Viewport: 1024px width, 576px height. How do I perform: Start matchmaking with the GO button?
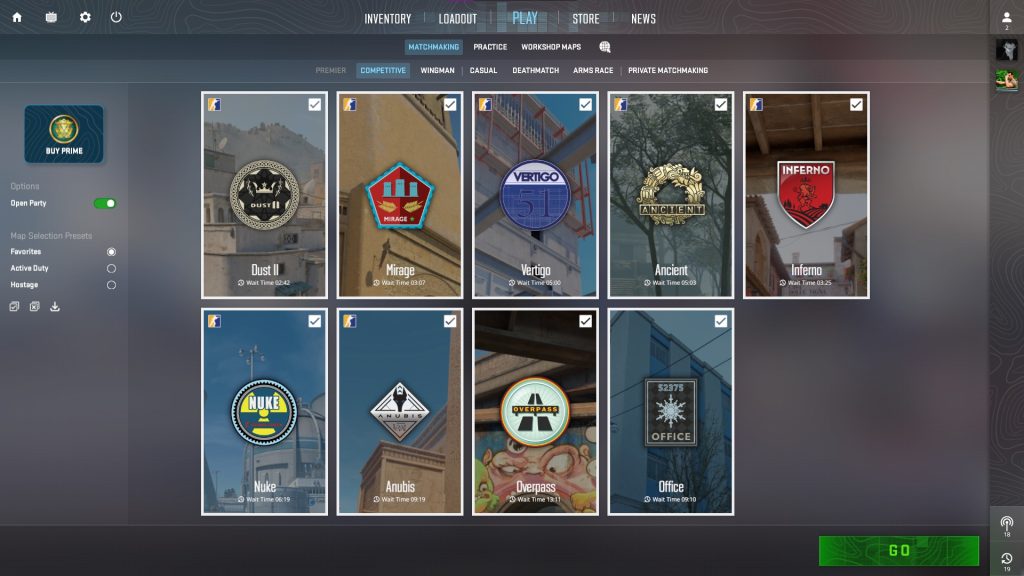tap(898, 550)
